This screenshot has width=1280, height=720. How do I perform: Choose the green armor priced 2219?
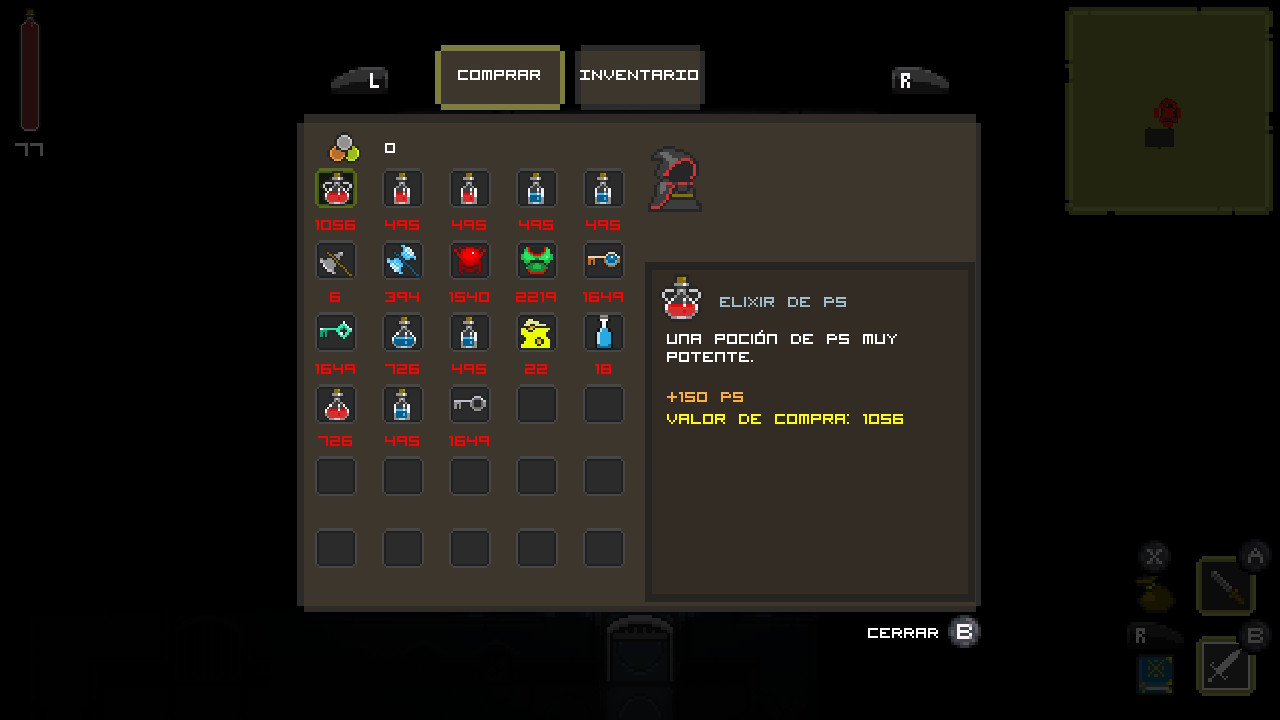[537, 261]
